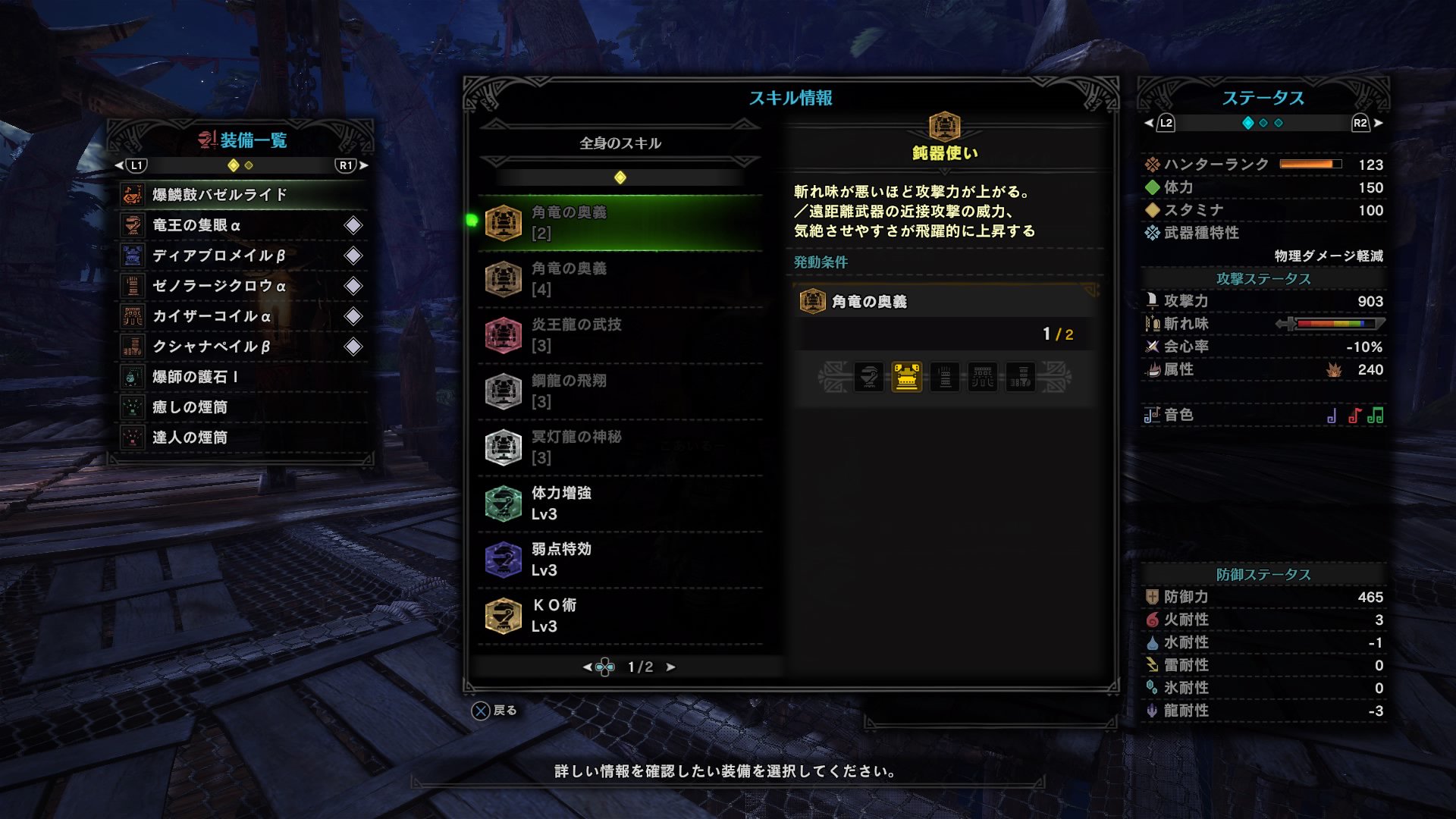1456x819 pixels.
Task: Click the 爆師の護石Ⅰ charm icon
Action: 133,377
